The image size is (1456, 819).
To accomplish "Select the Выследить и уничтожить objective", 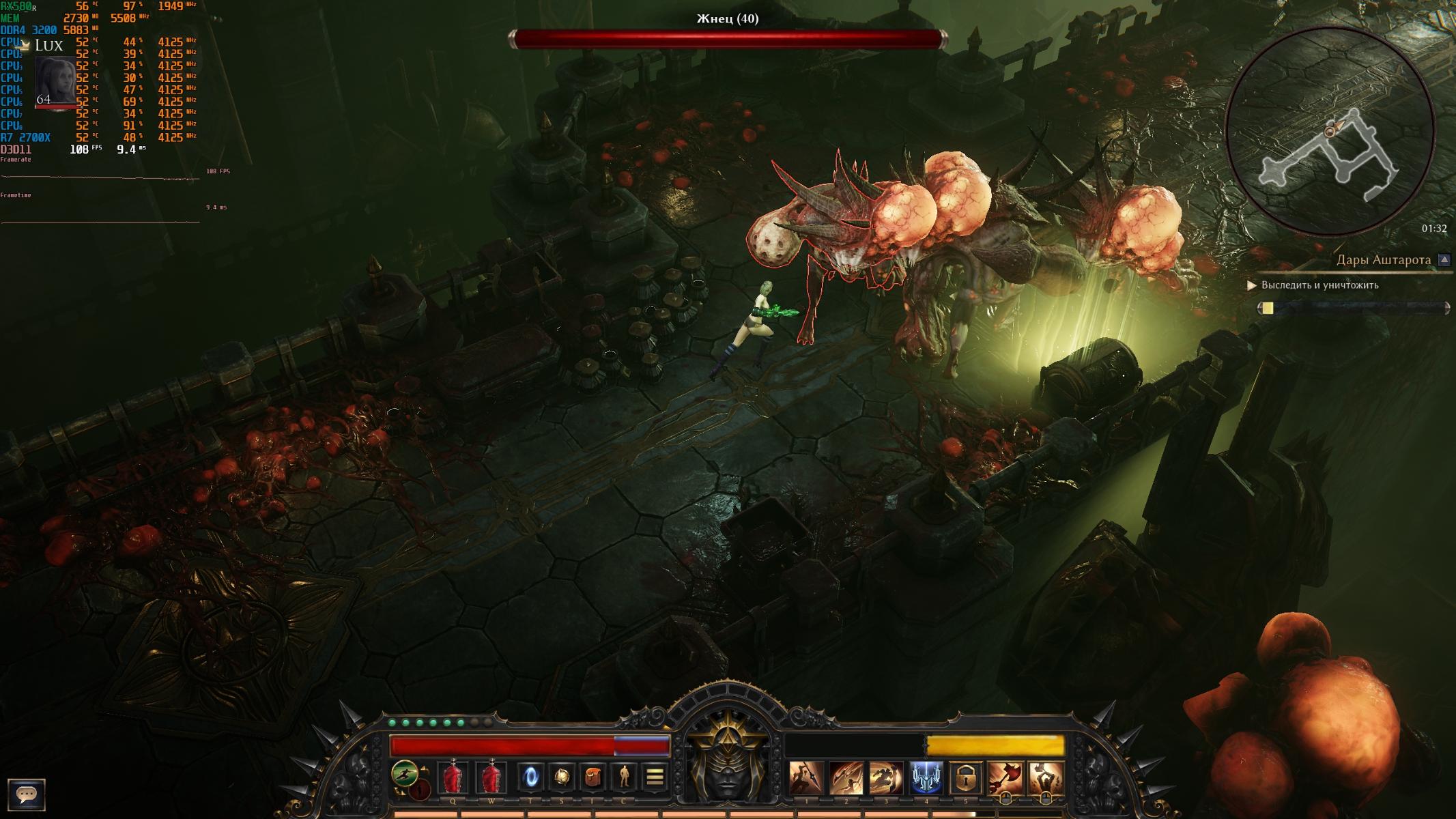I will coord(1319,285).
